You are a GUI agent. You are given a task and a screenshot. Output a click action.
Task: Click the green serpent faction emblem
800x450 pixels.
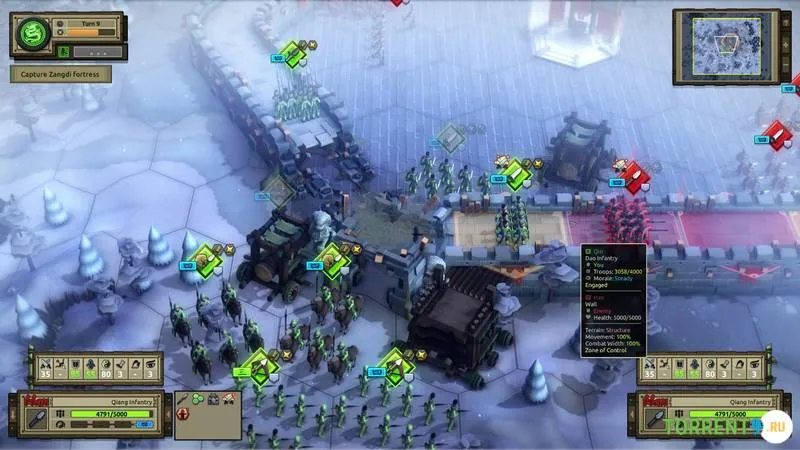point(32,35)
